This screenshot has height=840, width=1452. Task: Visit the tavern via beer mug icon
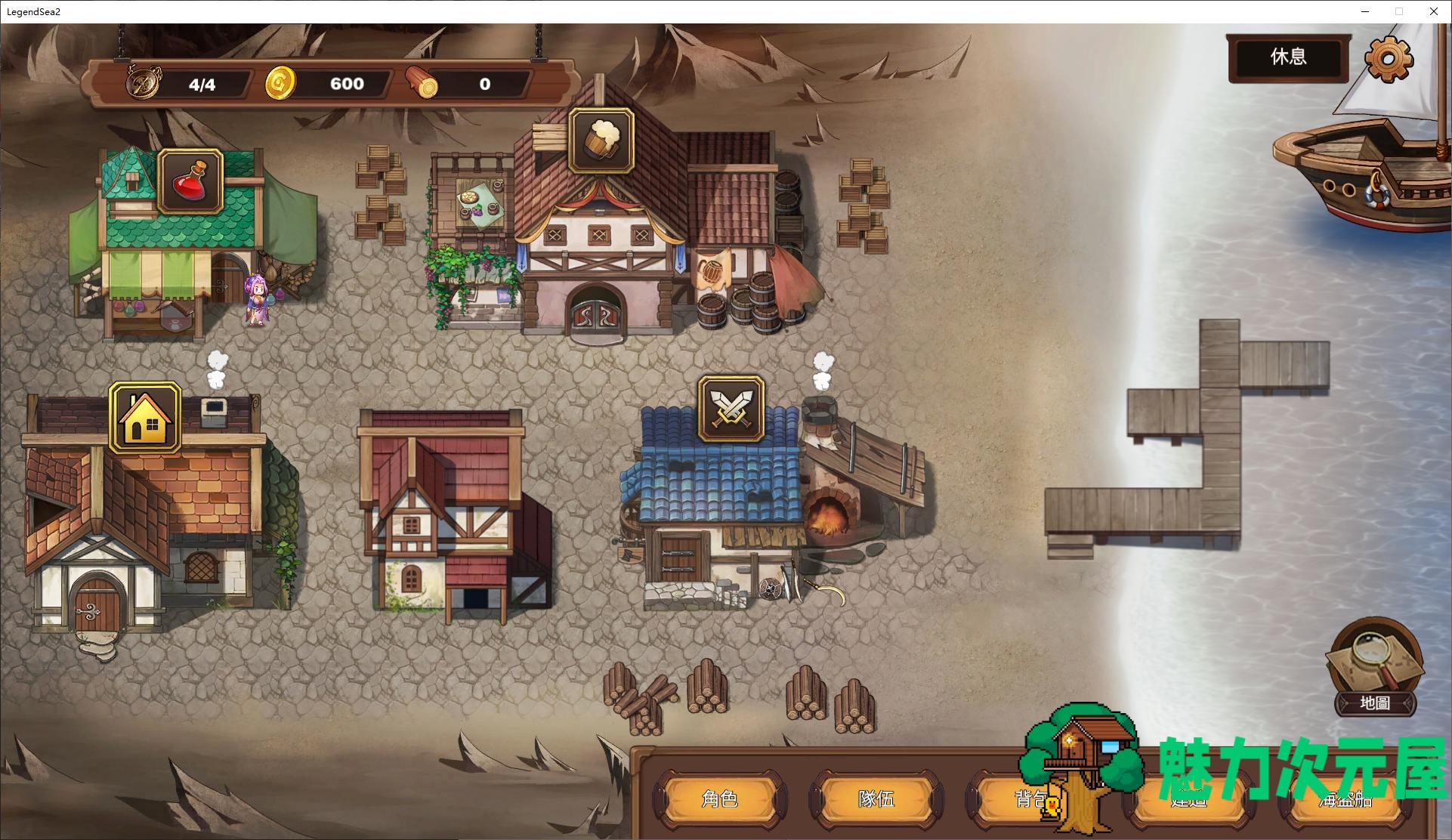coord(601,141)
